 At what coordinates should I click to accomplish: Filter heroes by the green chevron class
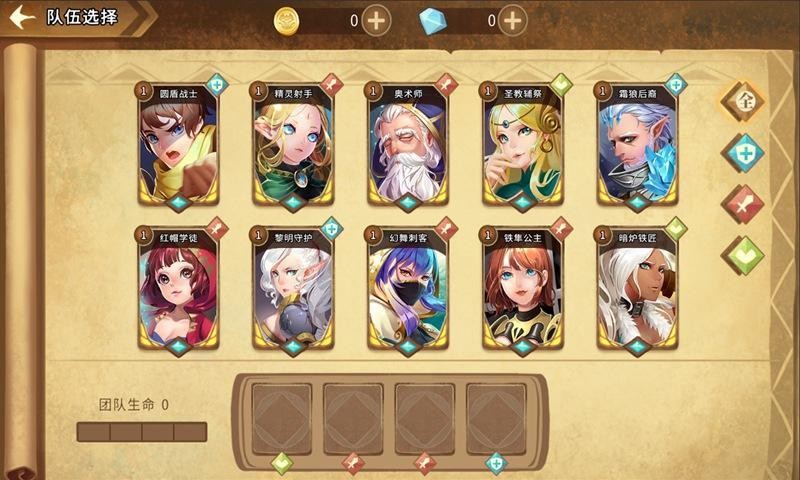click(743, 256)
